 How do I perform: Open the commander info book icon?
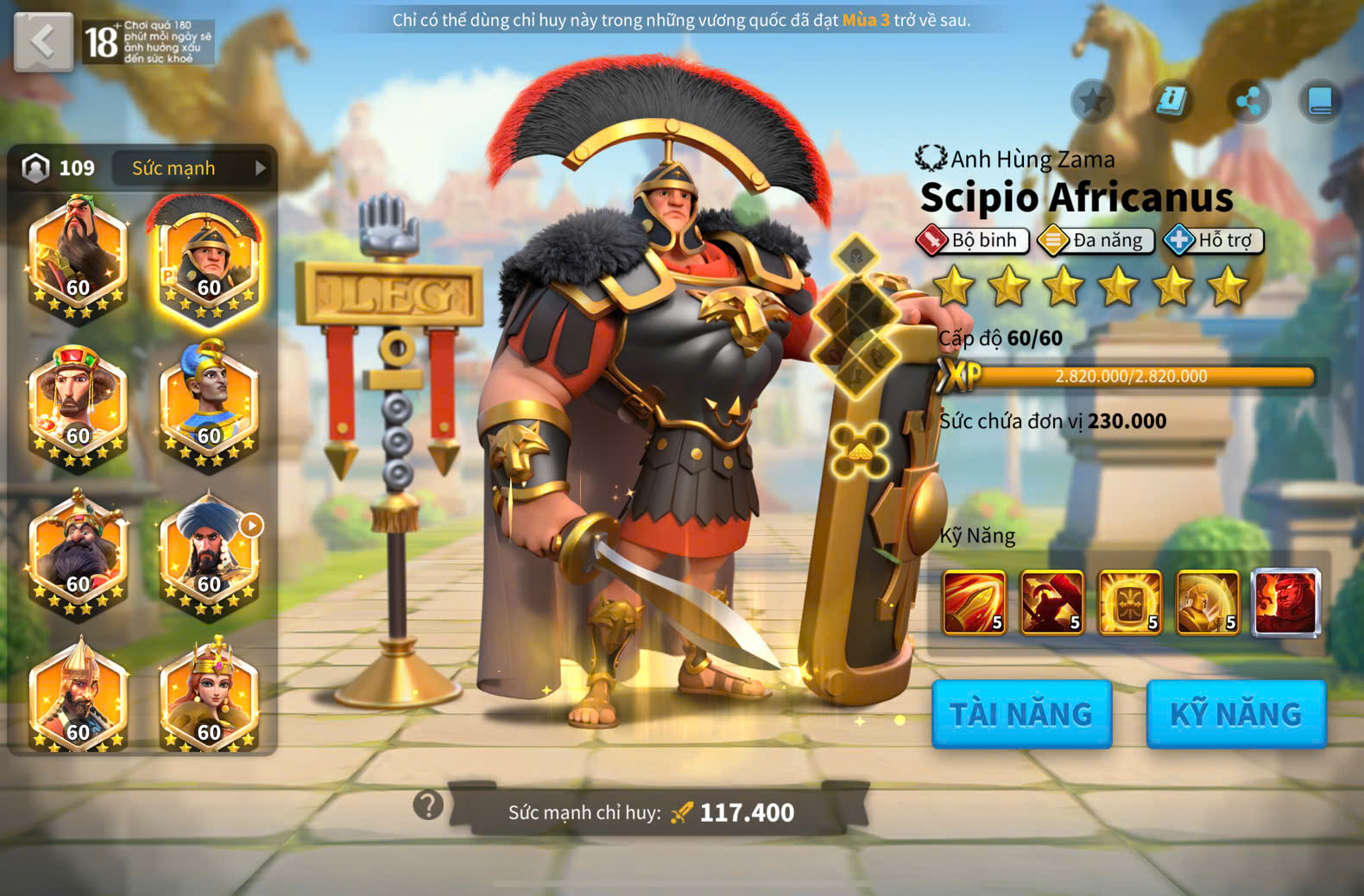(x=1171, y=102)
